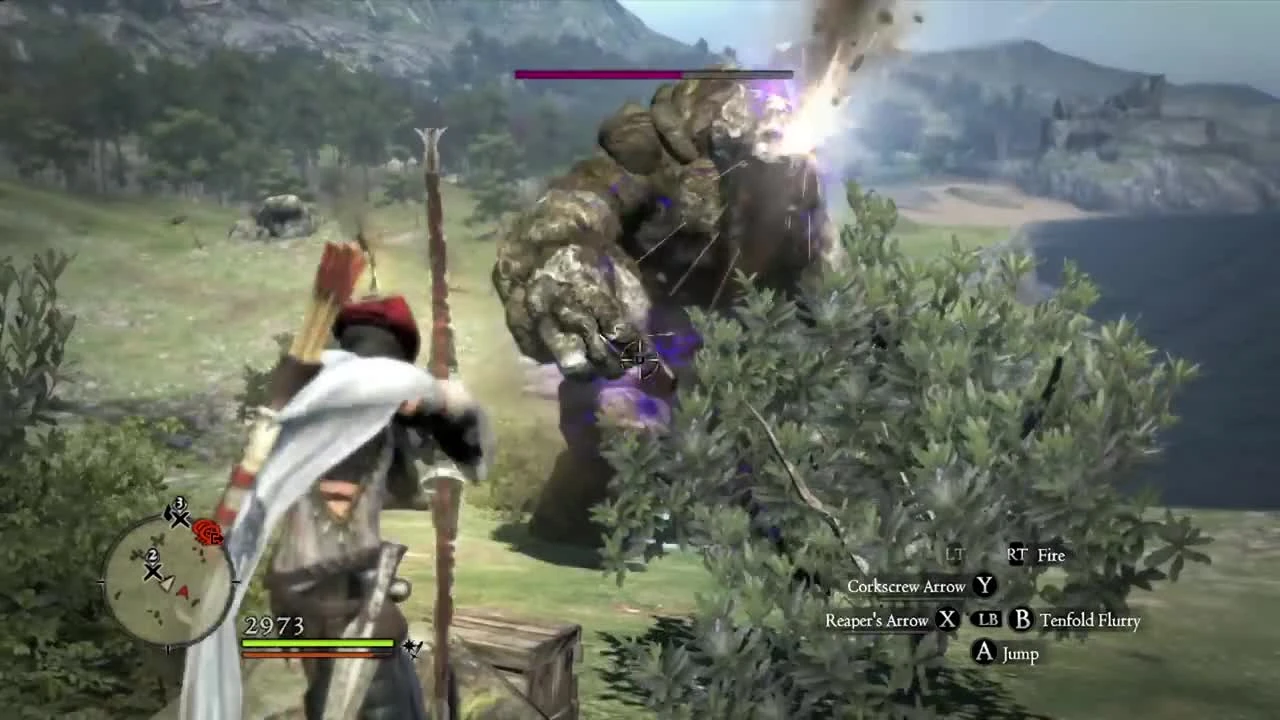Activate the Tenfold Flurry skill label
This screenshot has width=1280, height=720.
pos(1091,620)
